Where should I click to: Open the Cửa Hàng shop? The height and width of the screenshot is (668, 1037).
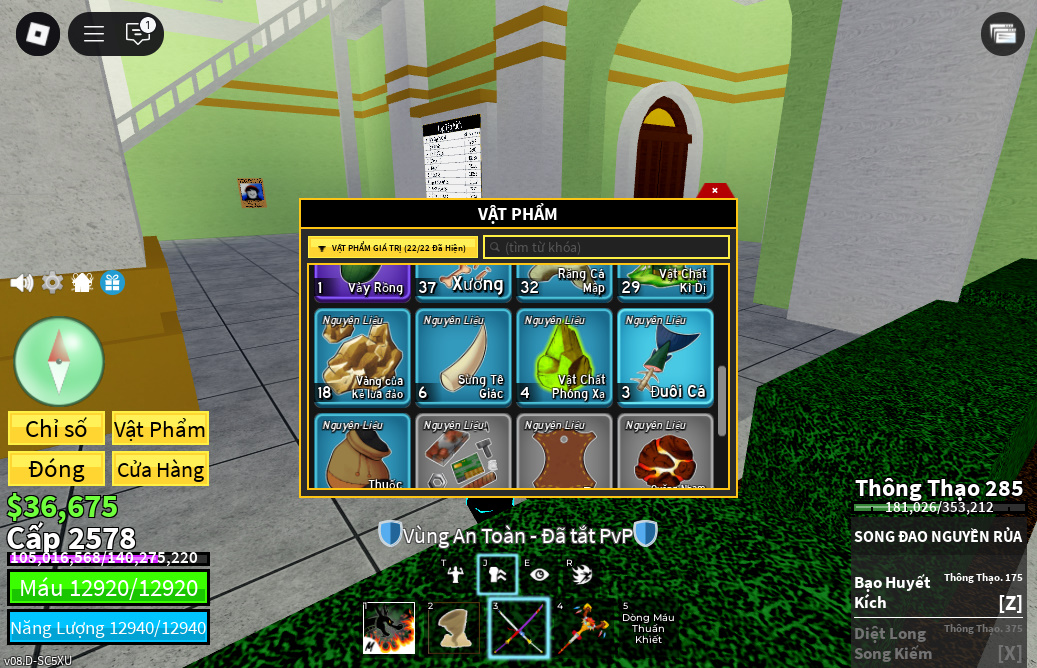pos(160,469)
